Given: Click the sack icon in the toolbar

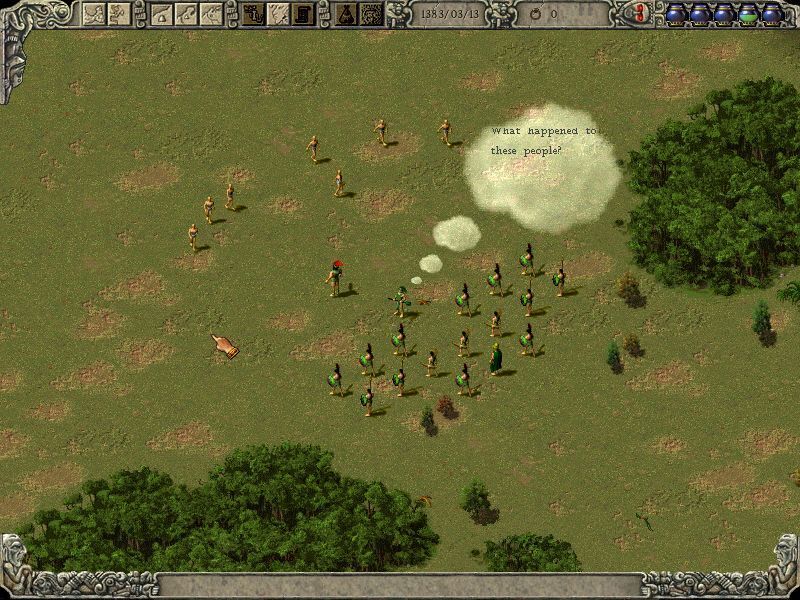Looking at the screenshot, I should 346,14.
